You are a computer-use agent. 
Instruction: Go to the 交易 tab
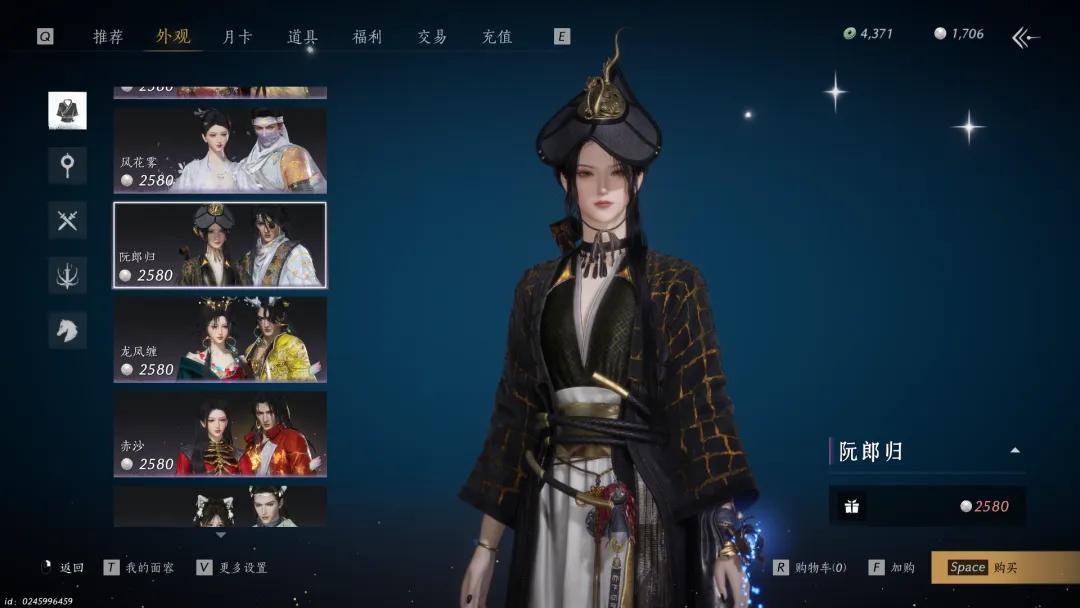coord(432,37)
